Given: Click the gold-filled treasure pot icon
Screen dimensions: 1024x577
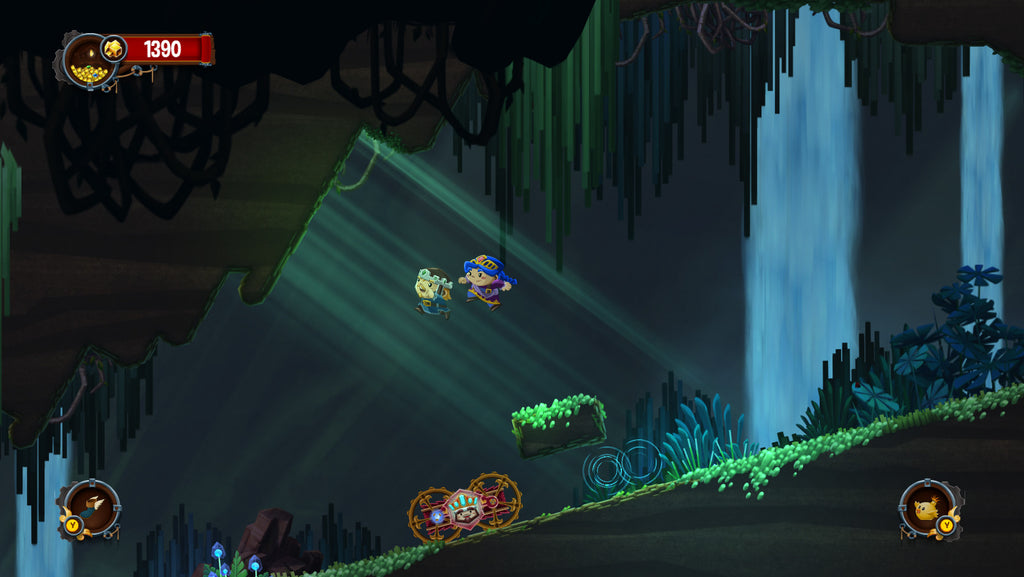Looking at the screenshot, I should (x=87, y=61).
